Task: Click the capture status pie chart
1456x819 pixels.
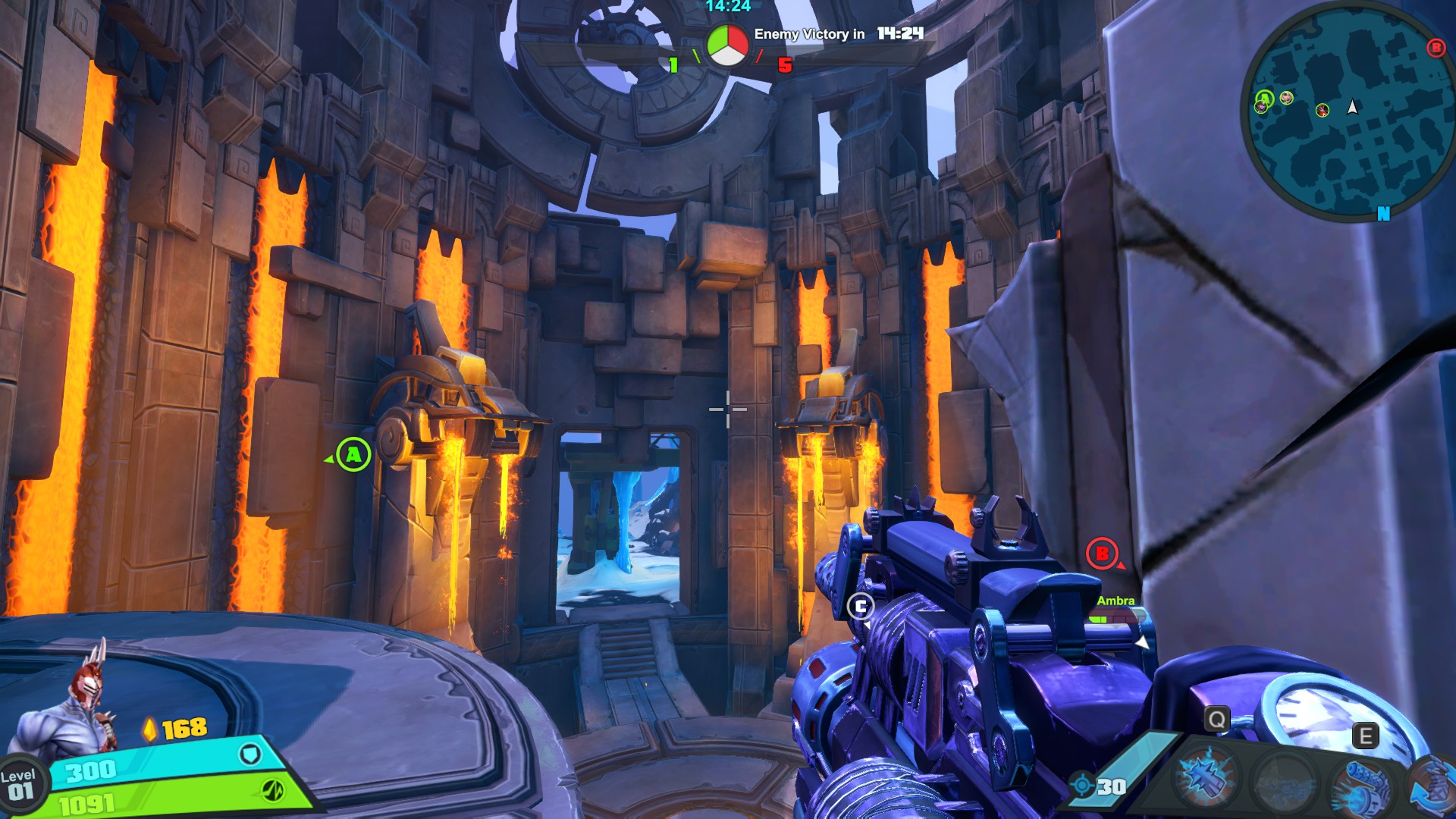Action: click(727, 45)
